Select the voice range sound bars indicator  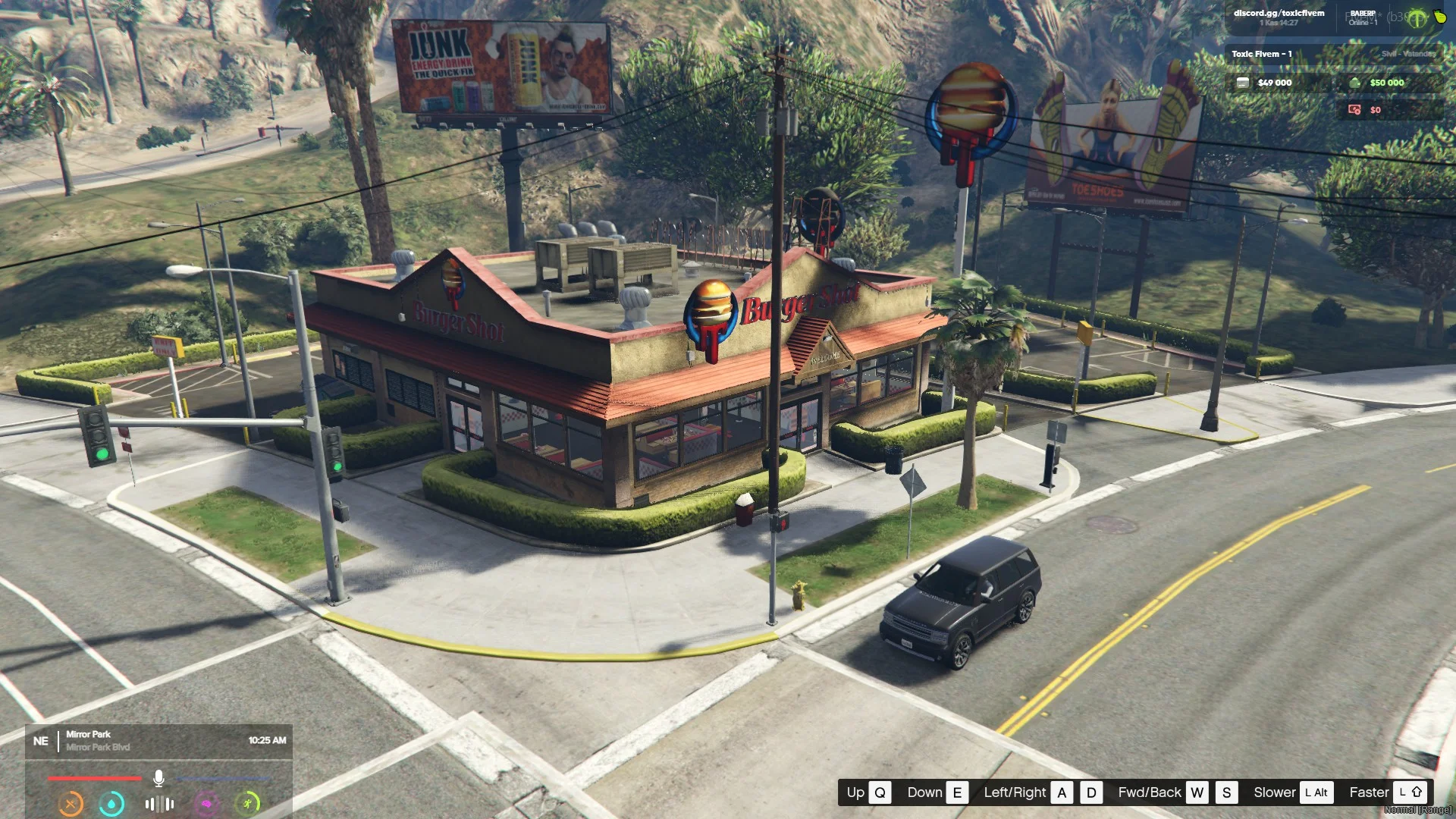pyautogui.click(x=159, y=803)
